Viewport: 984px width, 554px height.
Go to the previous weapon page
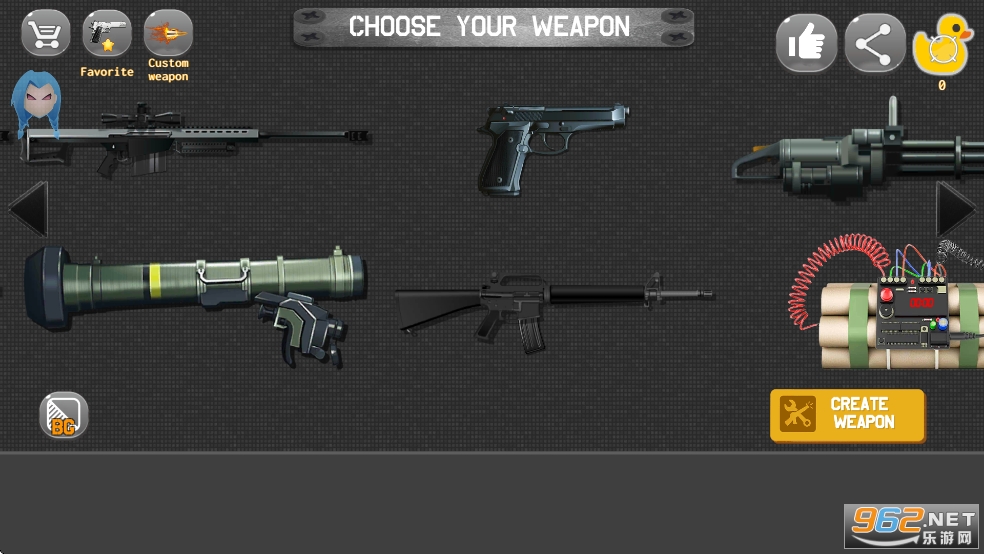[26, 210]
